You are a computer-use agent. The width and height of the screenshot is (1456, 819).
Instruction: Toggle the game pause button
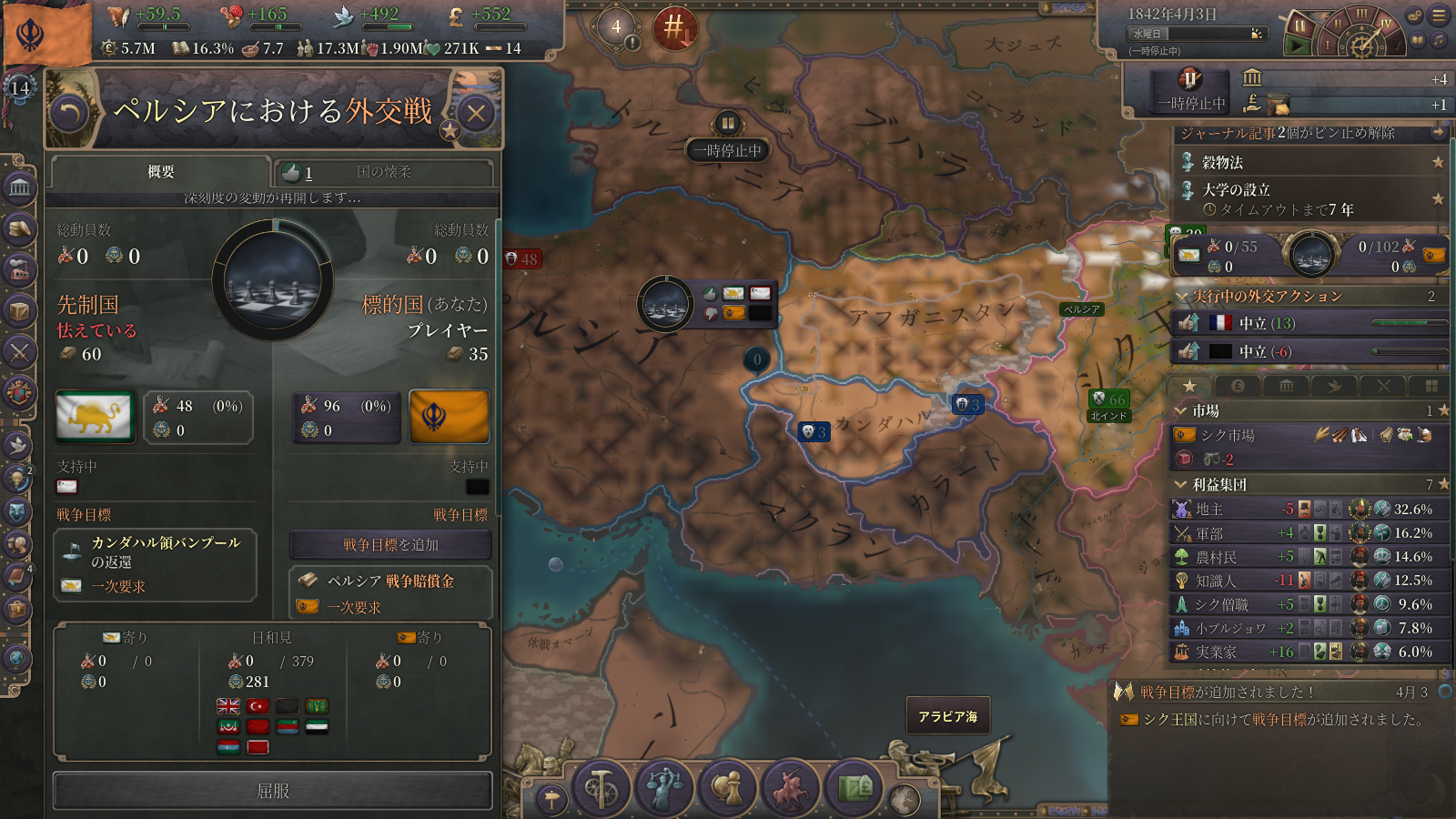pos(1299,36)
